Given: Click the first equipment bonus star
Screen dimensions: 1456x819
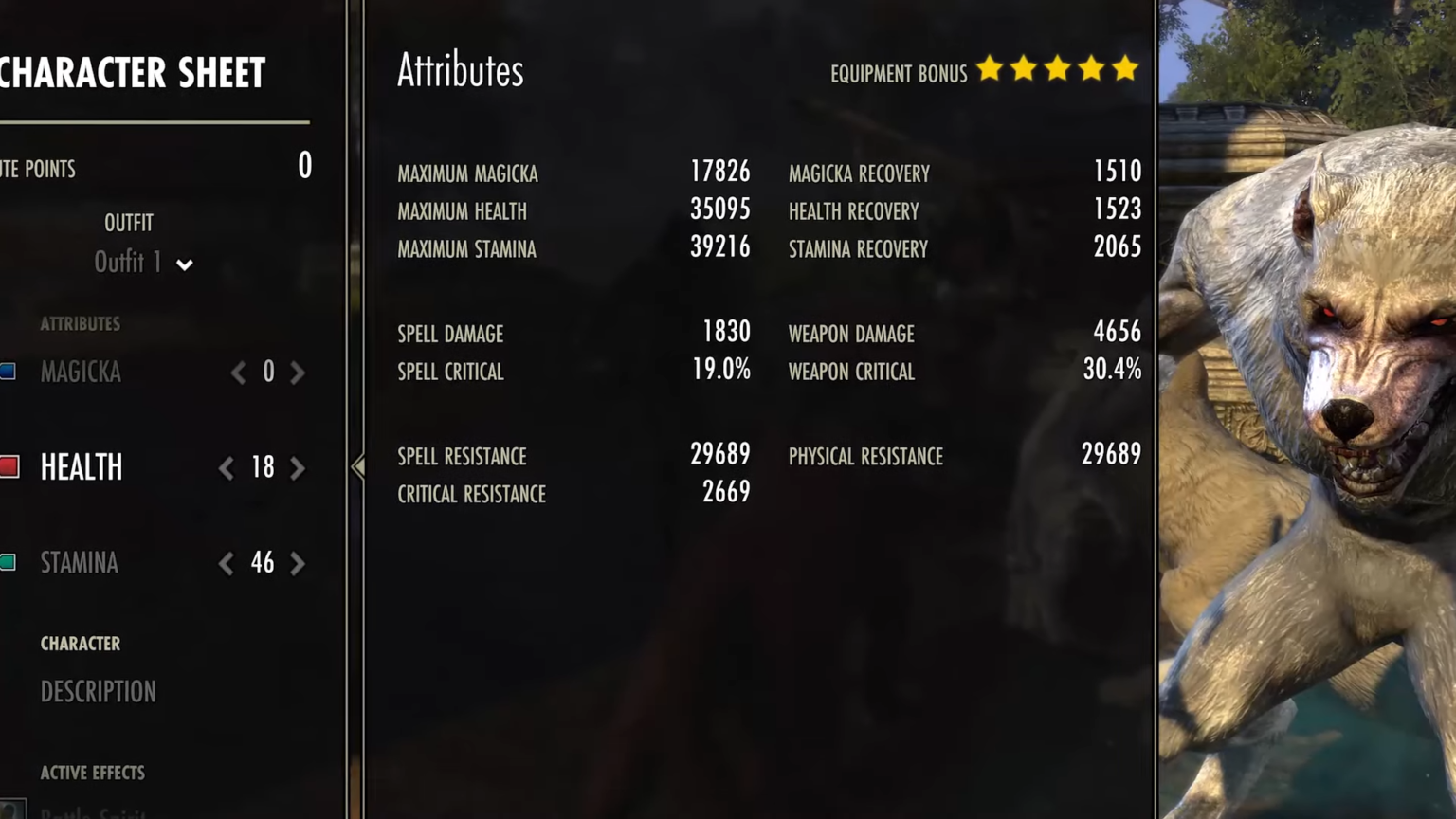Looking at the screenshot, I should (990, 69).
